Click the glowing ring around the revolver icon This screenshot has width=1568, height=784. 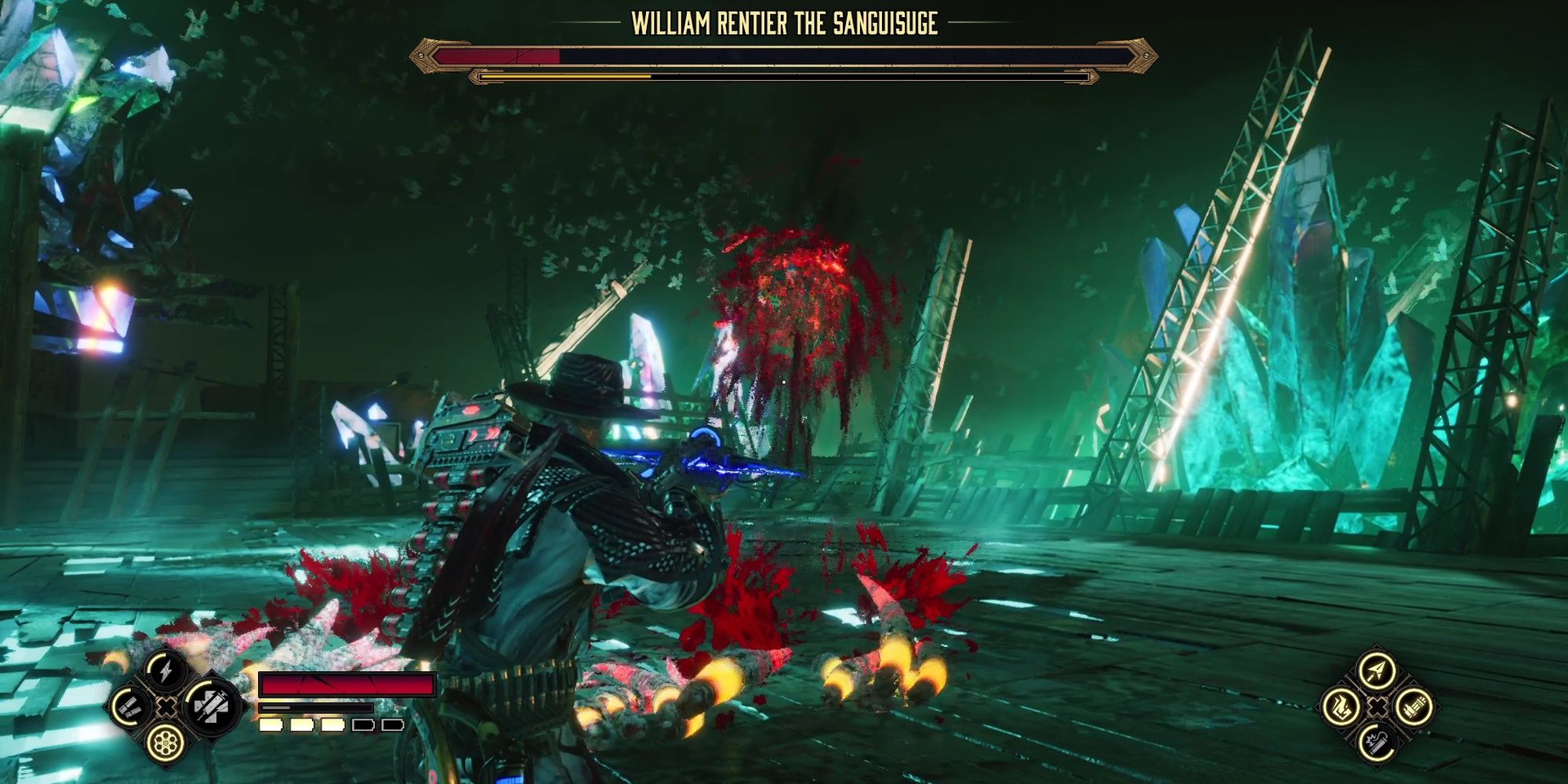(165, 725)
